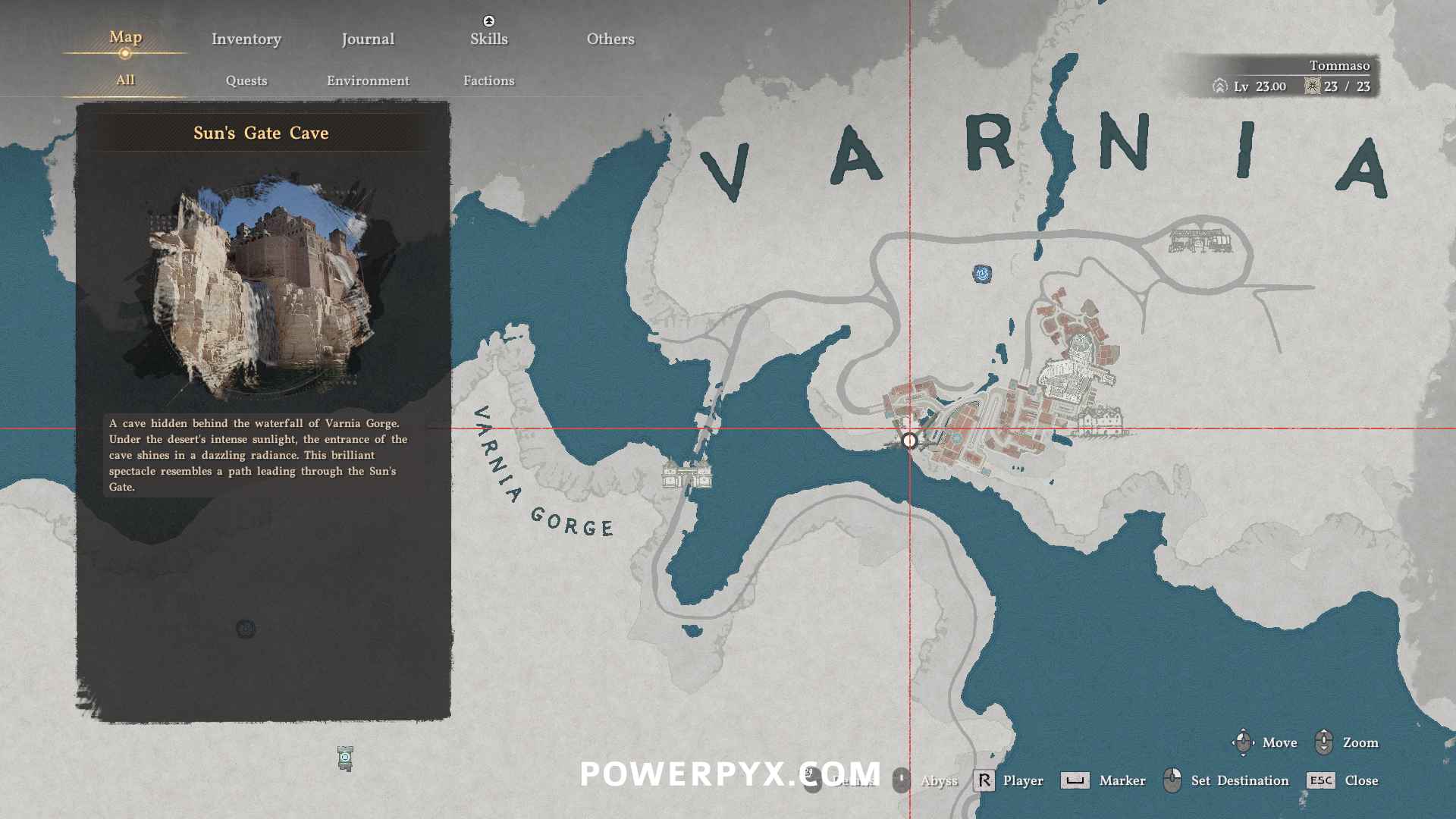Image resolution: width=1456 pixels, height=819 pixels.
Task: Filter the map by Quests
Action: [x=246, y=80]
